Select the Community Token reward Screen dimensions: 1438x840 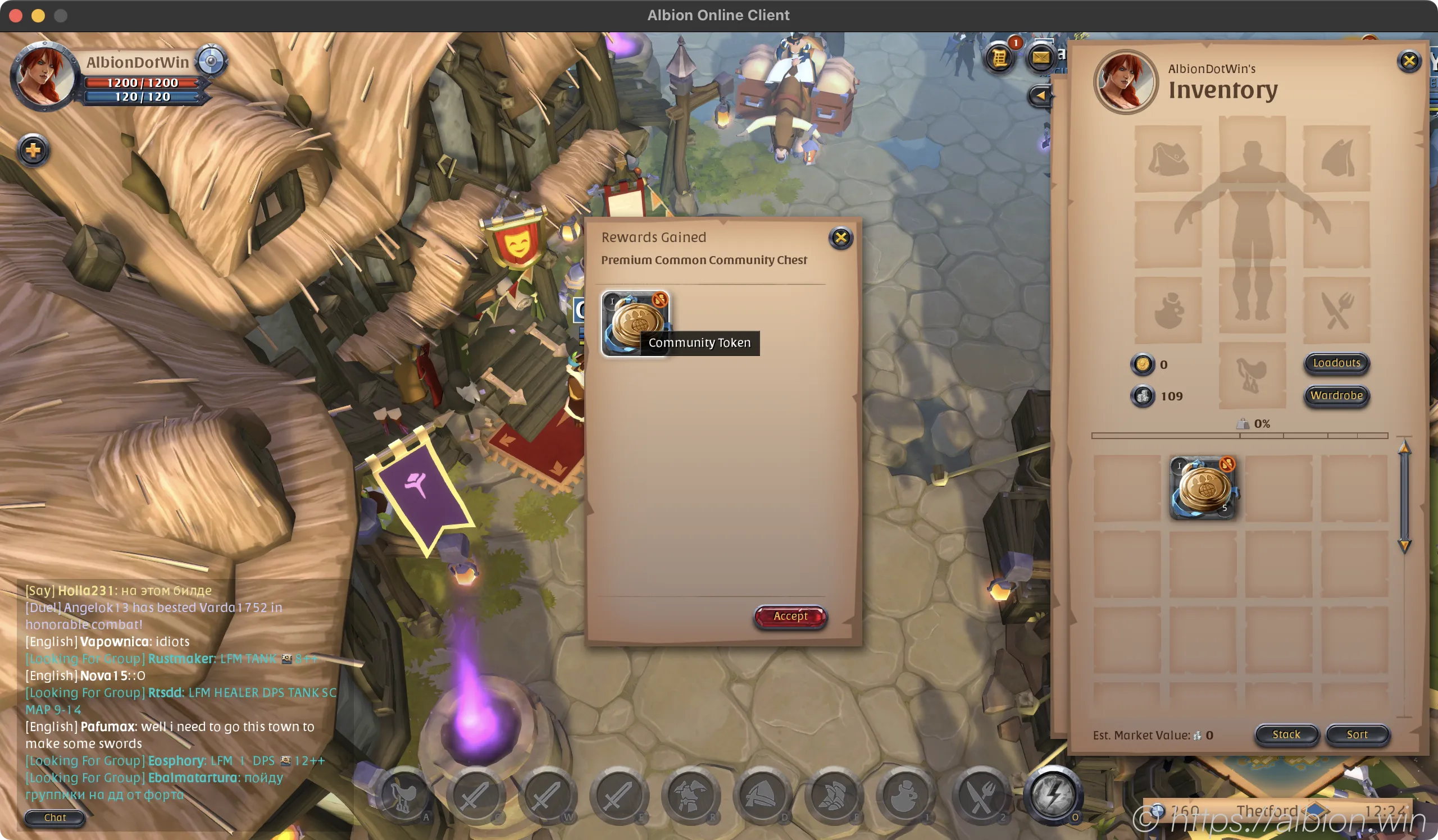coord(635,323)
